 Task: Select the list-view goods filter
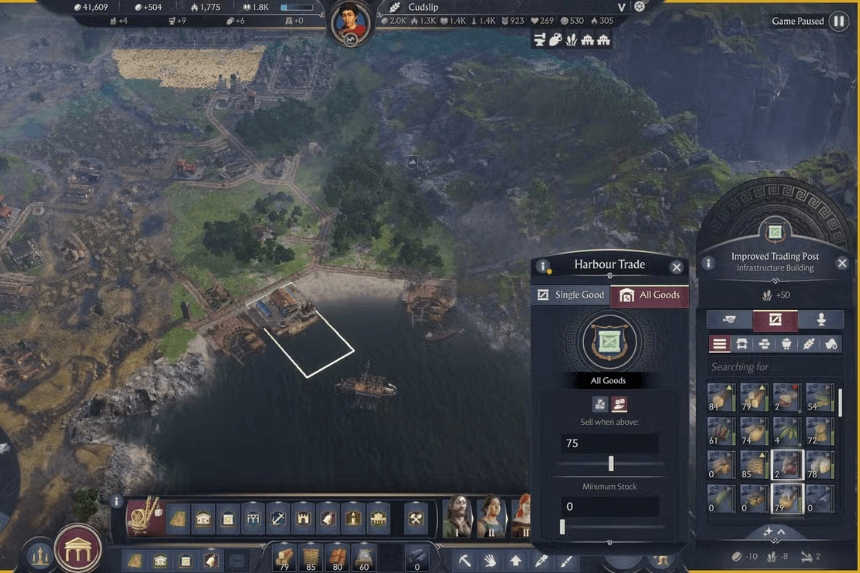pyautogui.click(x=719, y=344)
